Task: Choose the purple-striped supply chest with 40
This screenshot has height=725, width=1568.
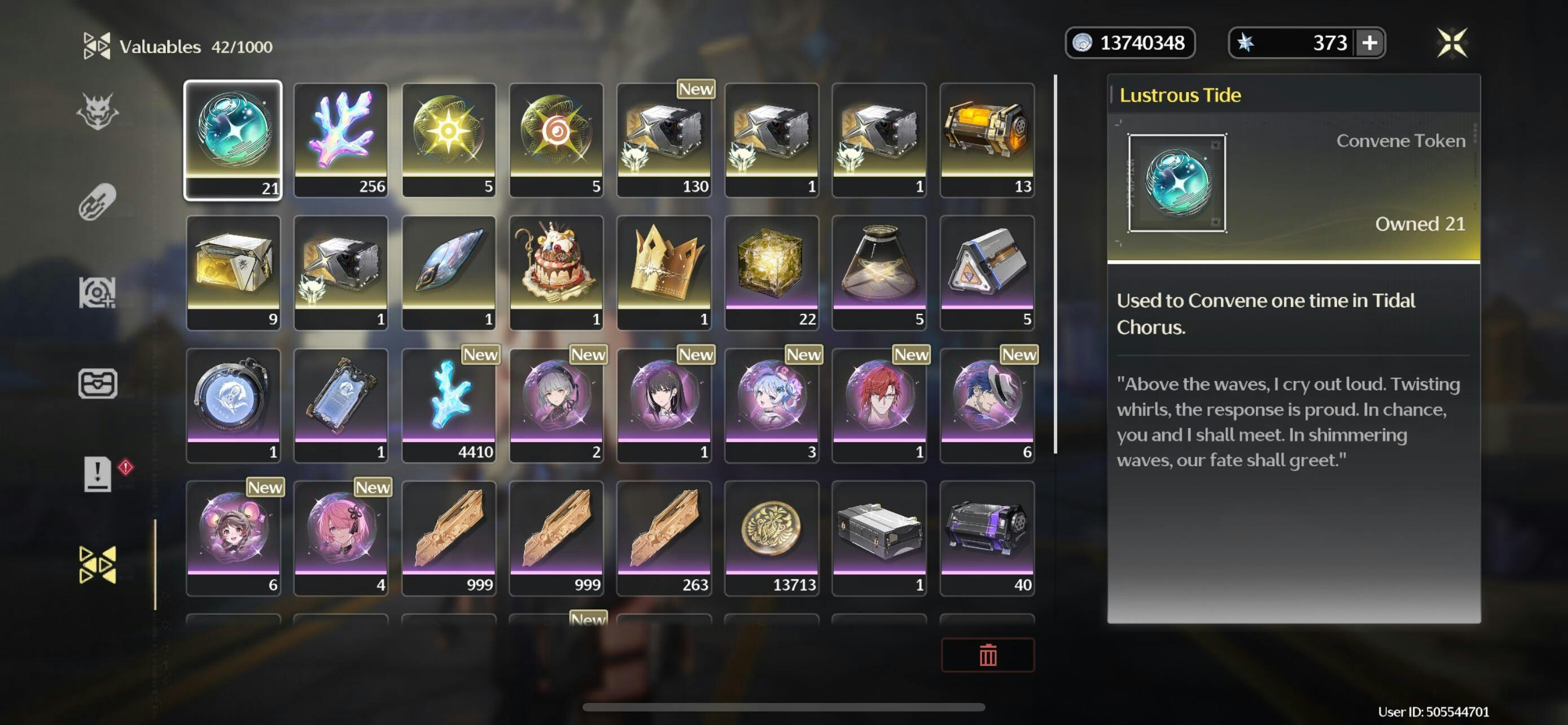Action: point(987,538)
